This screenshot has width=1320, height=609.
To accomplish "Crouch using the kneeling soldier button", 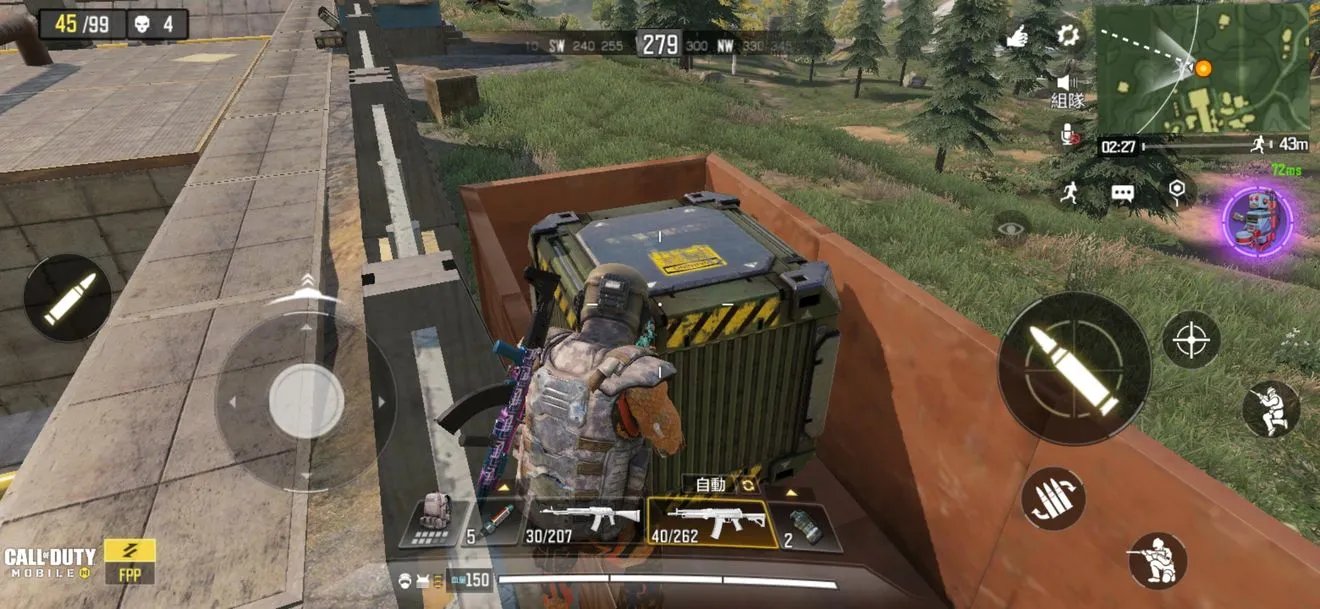I will coord(1271,408).
